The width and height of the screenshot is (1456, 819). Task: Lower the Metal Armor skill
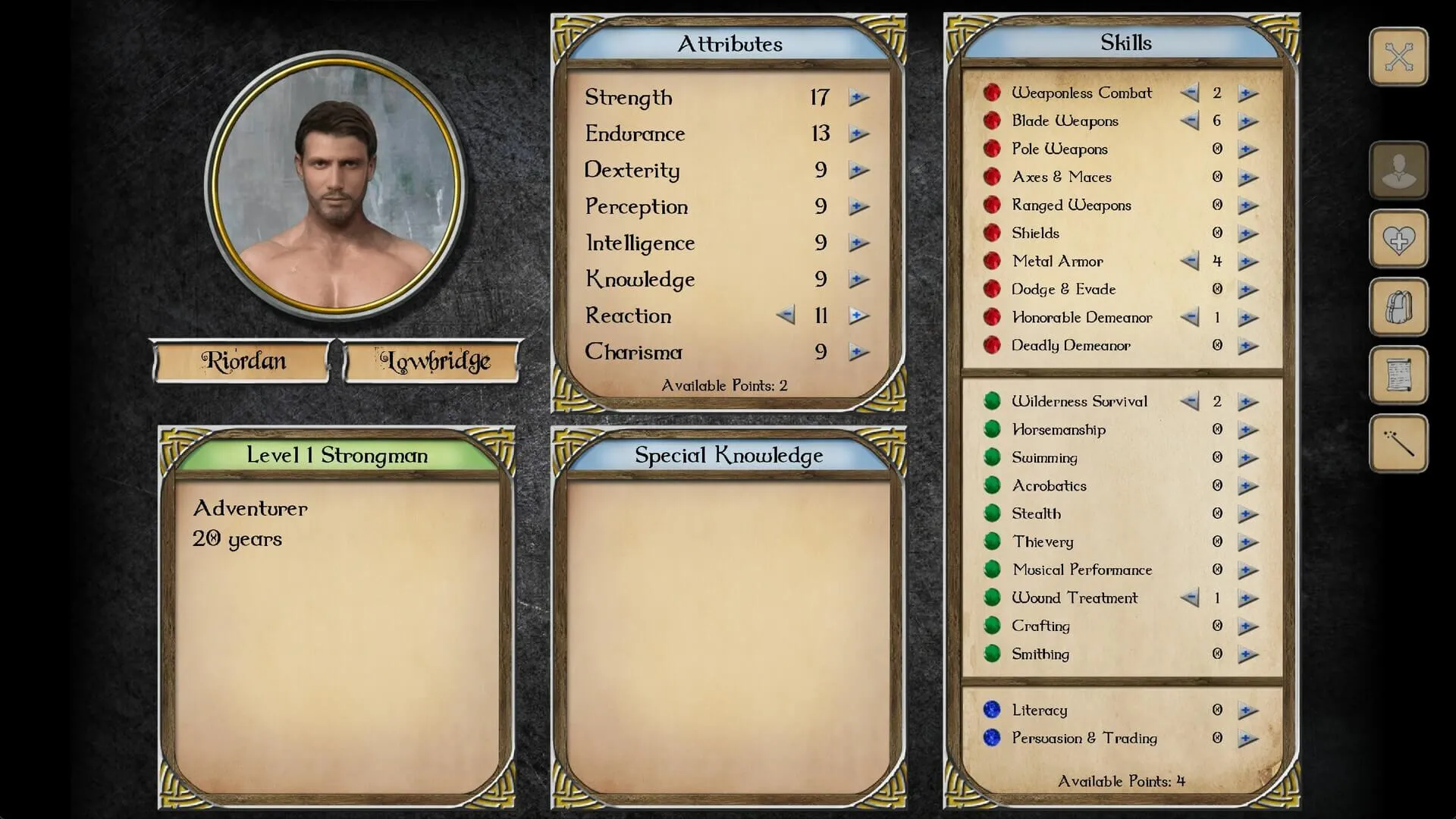pos(1189,262)
